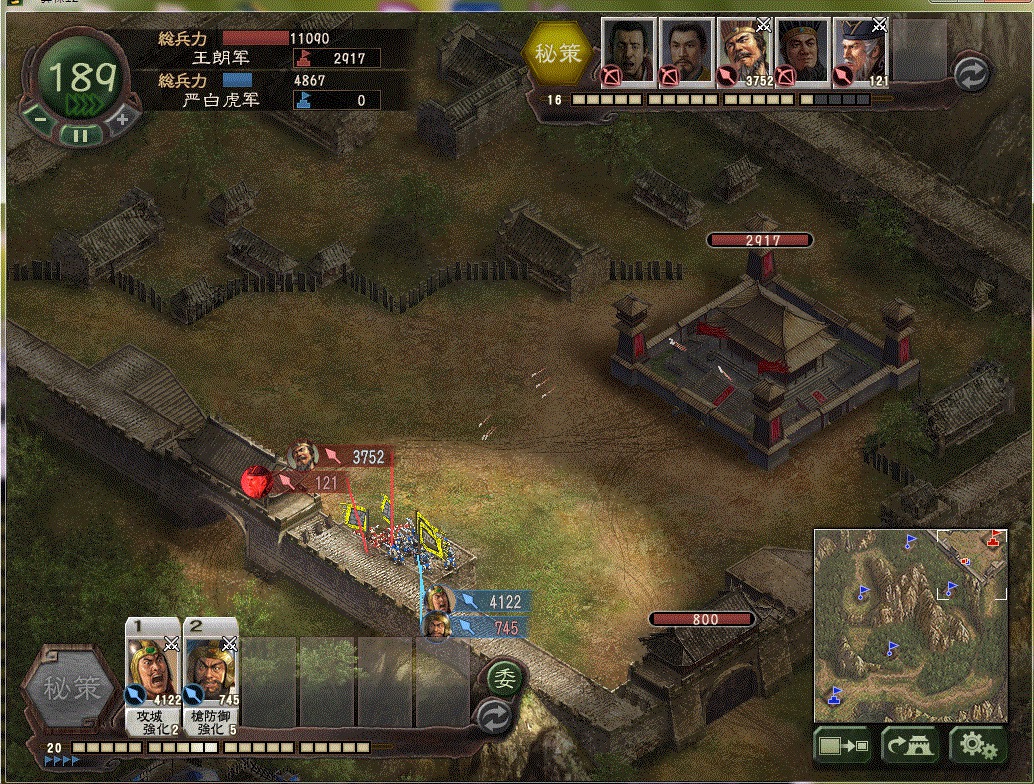Image resolution: width=1034 pixels, height=784 pixels.
Task: Click the green panel-arrow button below minimap
Action: (841, 745)
